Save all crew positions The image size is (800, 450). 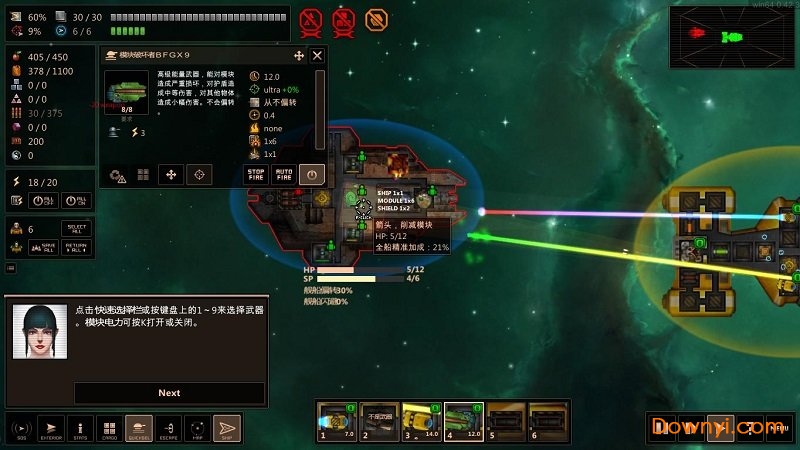[x=45, y=248]
